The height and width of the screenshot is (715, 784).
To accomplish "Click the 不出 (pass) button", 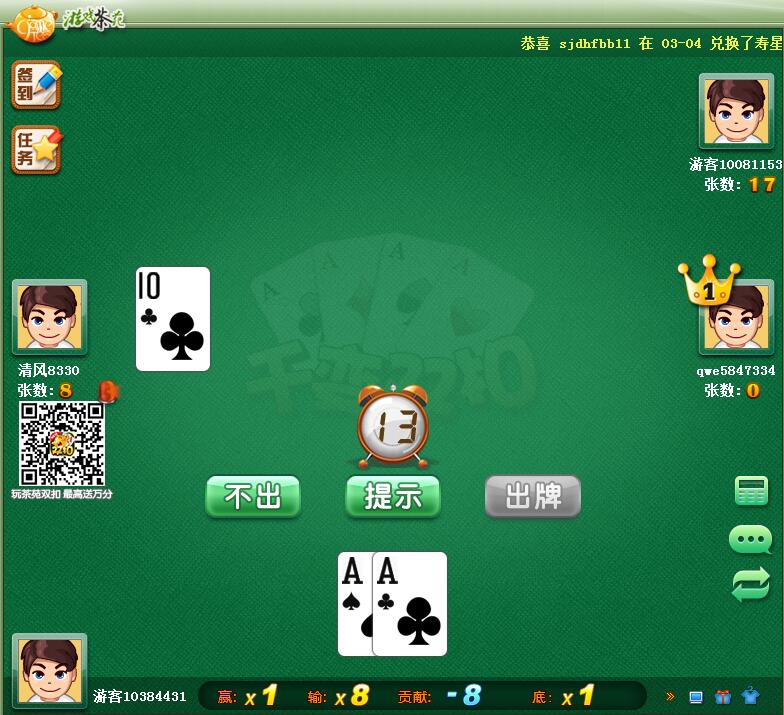I will tap(253, 496).
